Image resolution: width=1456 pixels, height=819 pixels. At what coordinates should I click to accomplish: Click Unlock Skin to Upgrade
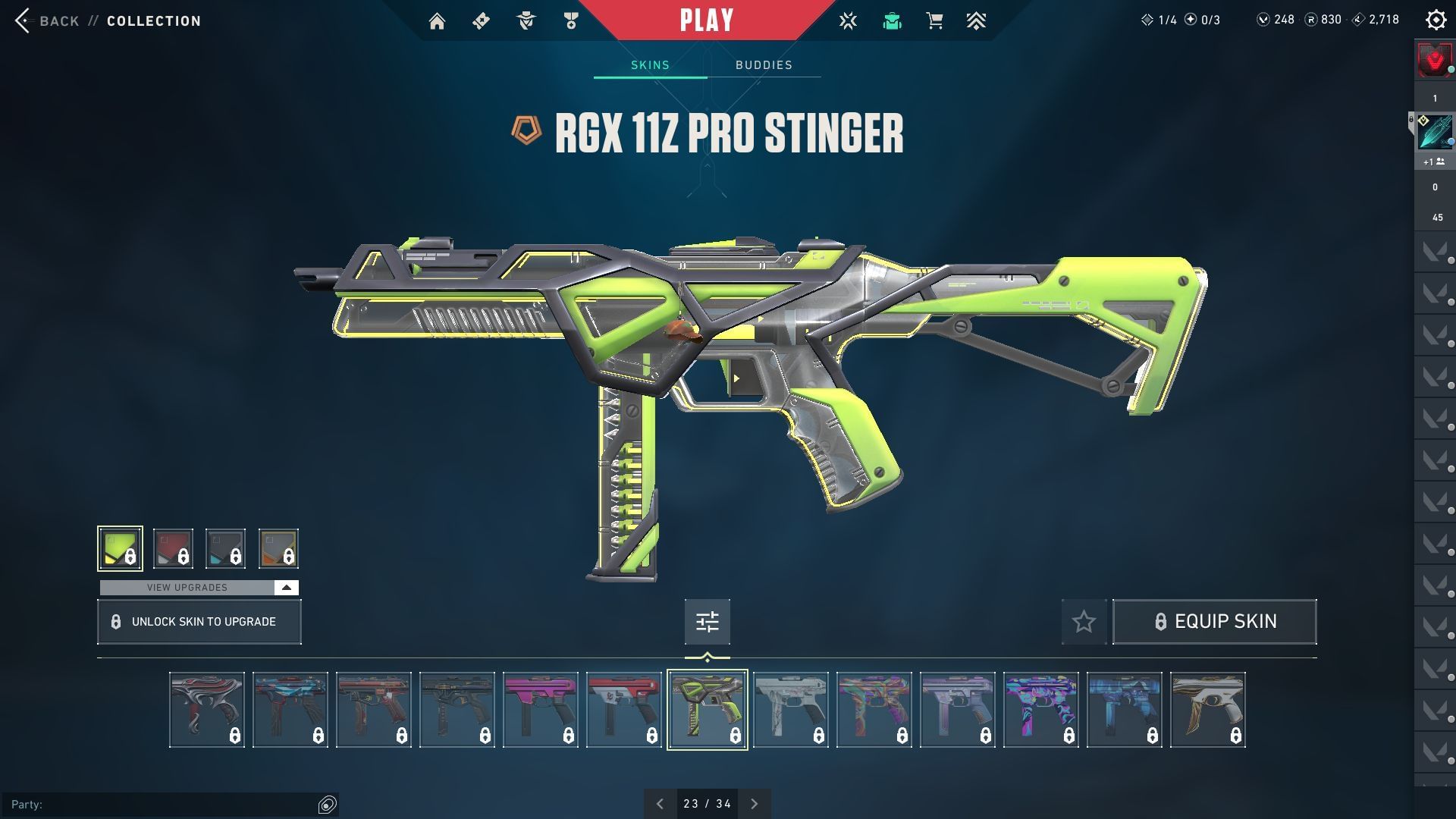199,622
